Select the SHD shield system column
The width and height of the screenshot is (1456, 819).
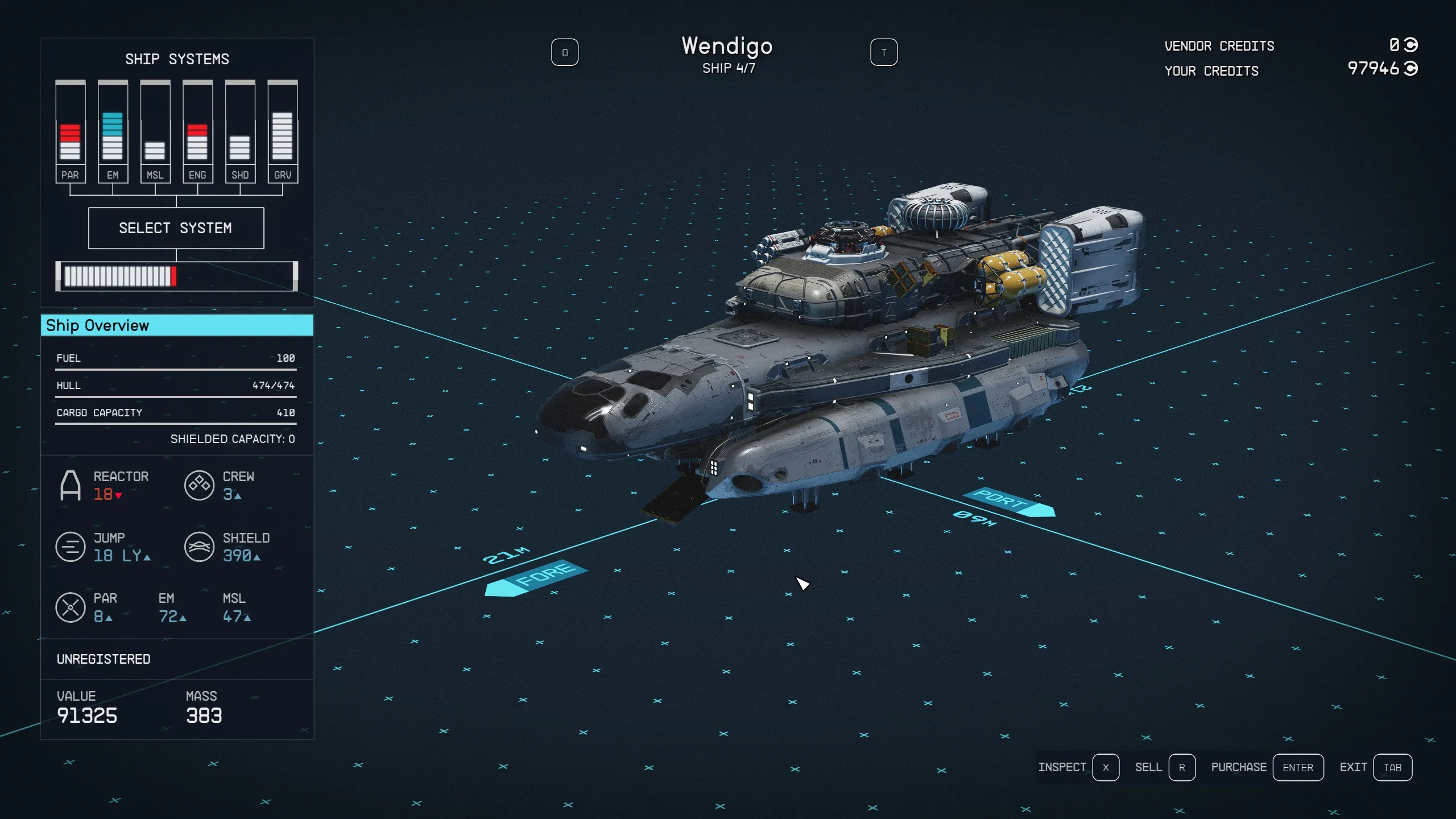(240, 132)
